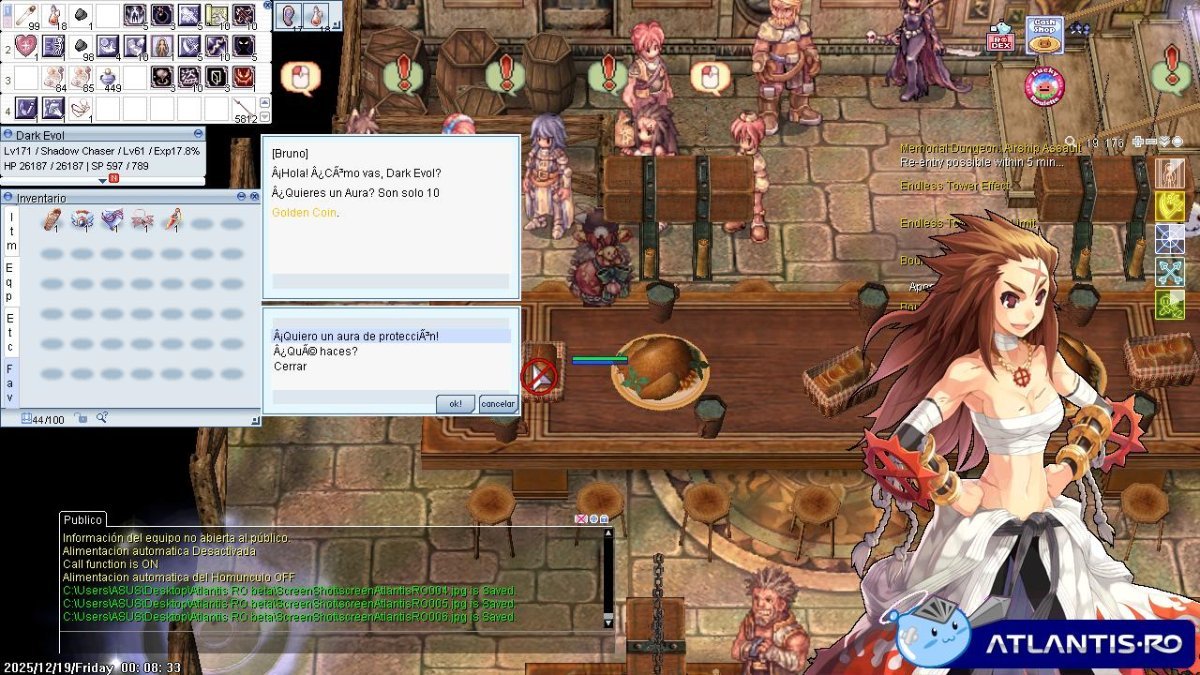The width and height of the screenshot is (1200, 675).
Task: Click the yellow glowing buff status icon
Action: (1170, 206)
